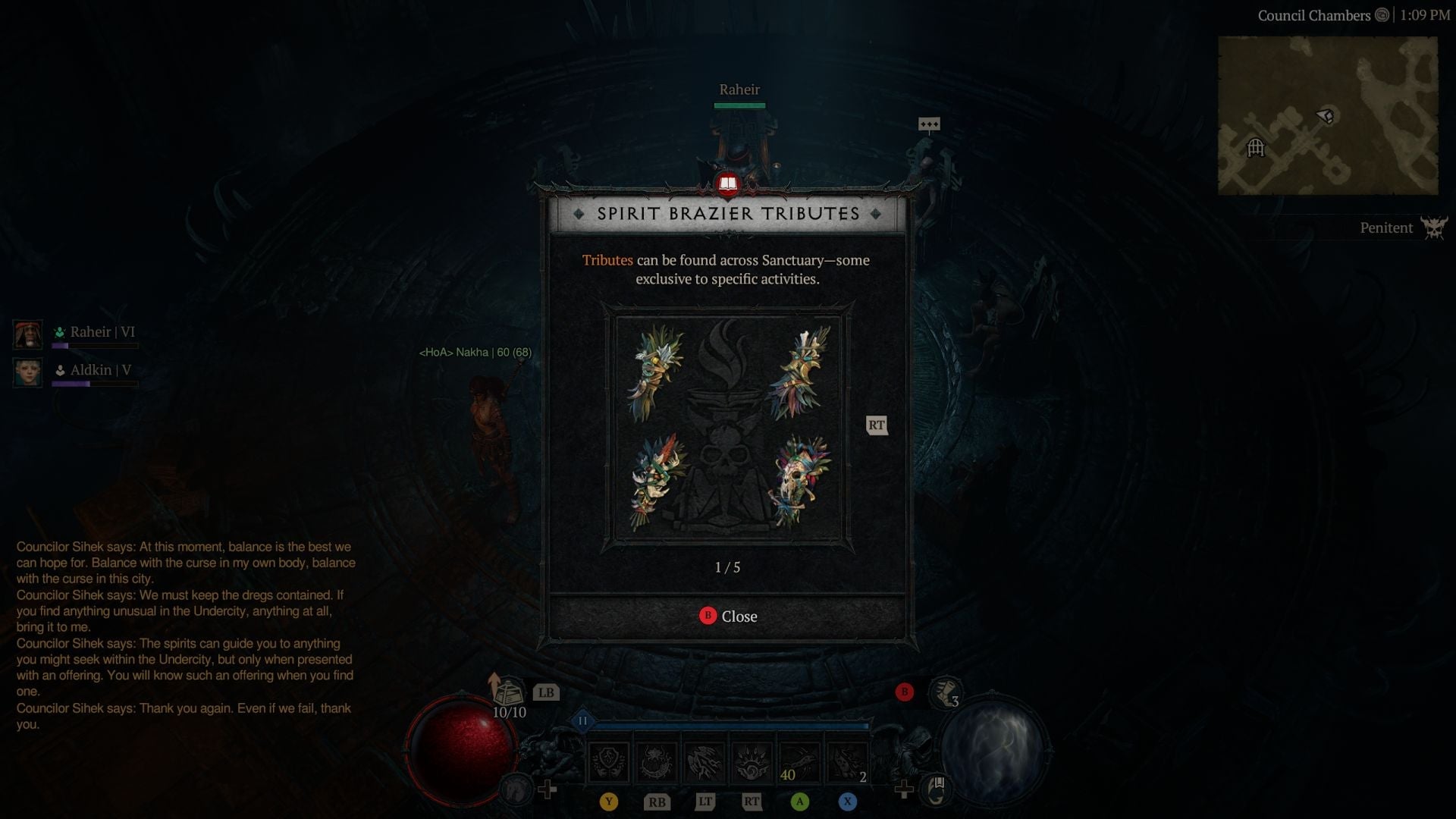The height and width of the screenshot is (819, 1456).
Task: Select Raheir's party member portrait
Action: point(27,334)
